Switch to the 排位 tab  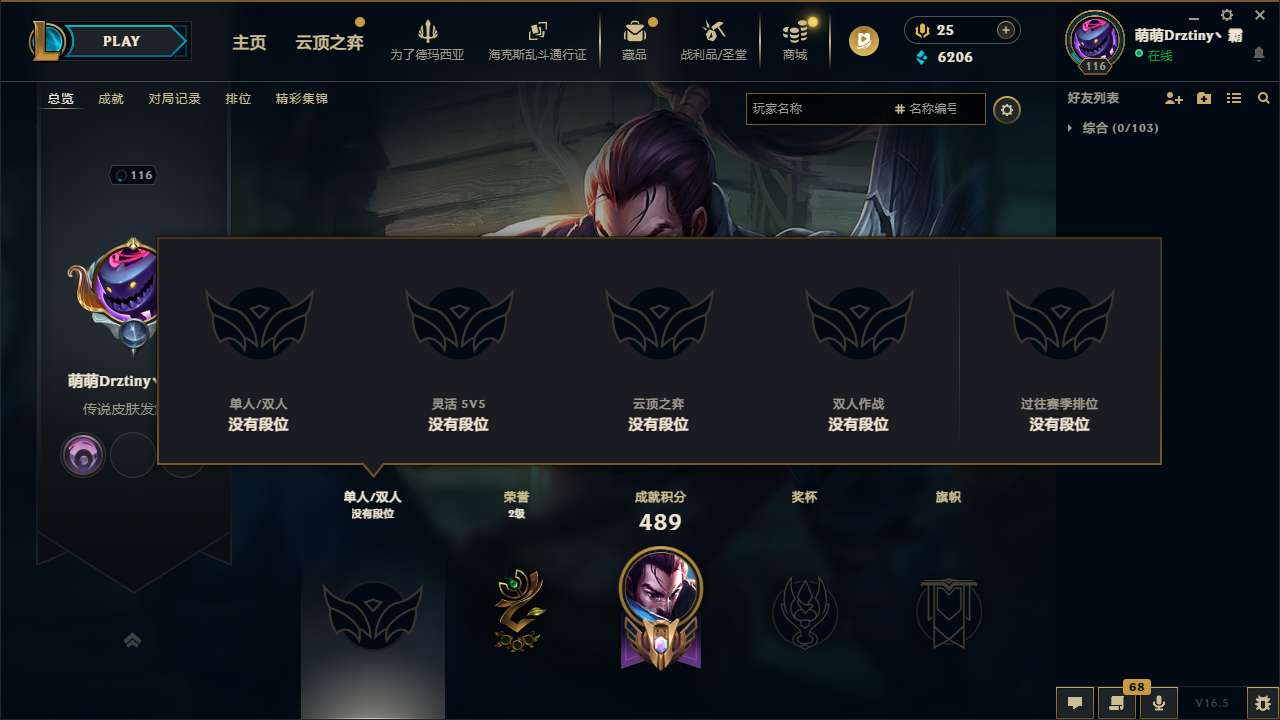pyautogui.click(x=239, y=99)
